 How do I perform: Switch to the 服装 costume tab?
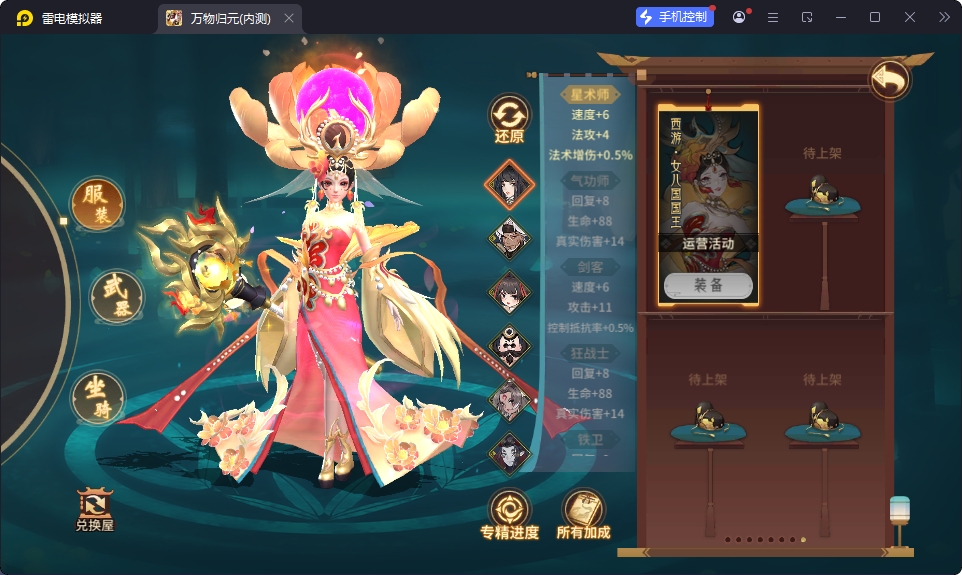(x=96, y=204)
